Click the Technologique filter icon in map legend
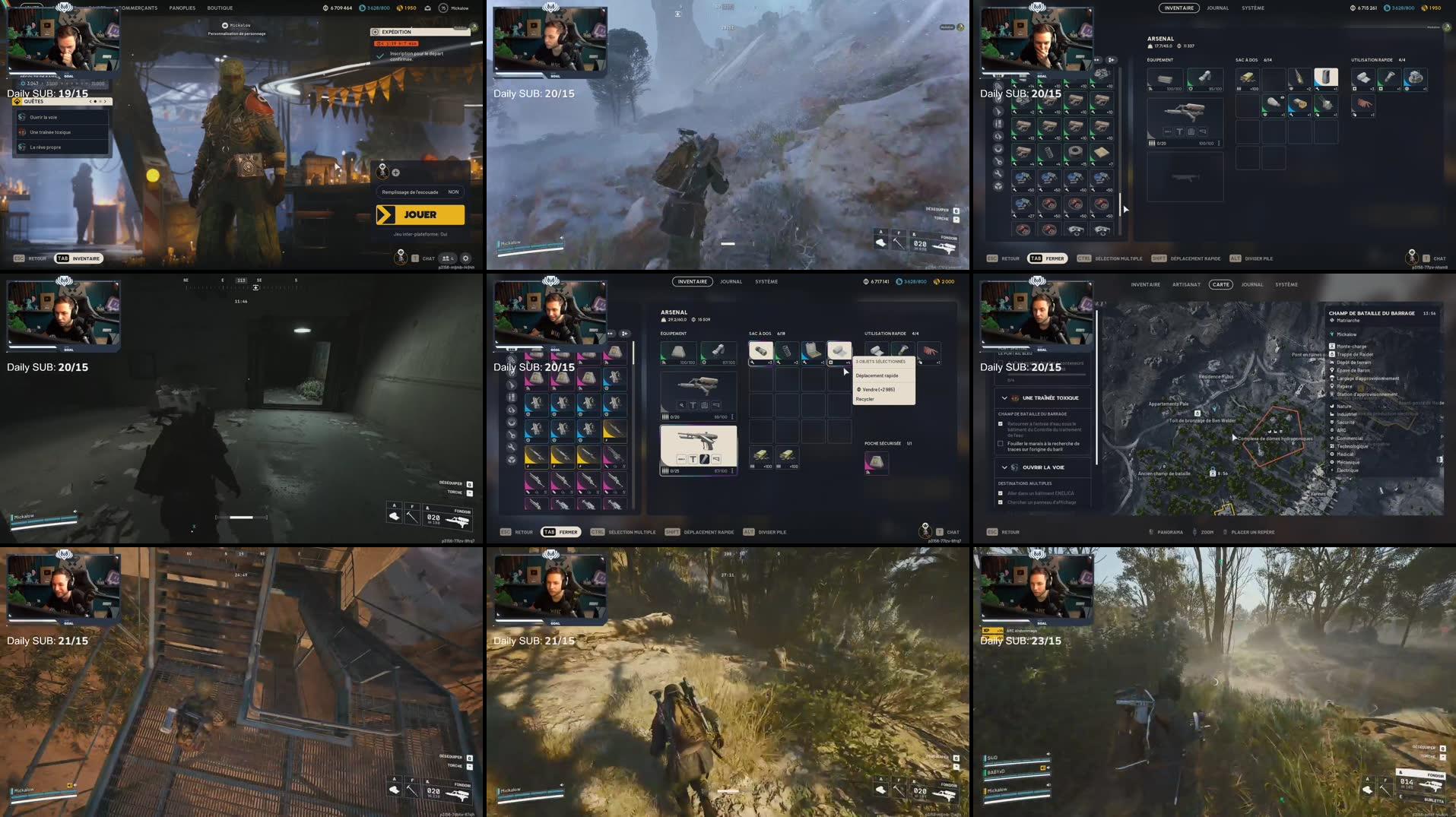Image resolution: width=1456 pixels, height=817 pixels. pos(1332,446)
